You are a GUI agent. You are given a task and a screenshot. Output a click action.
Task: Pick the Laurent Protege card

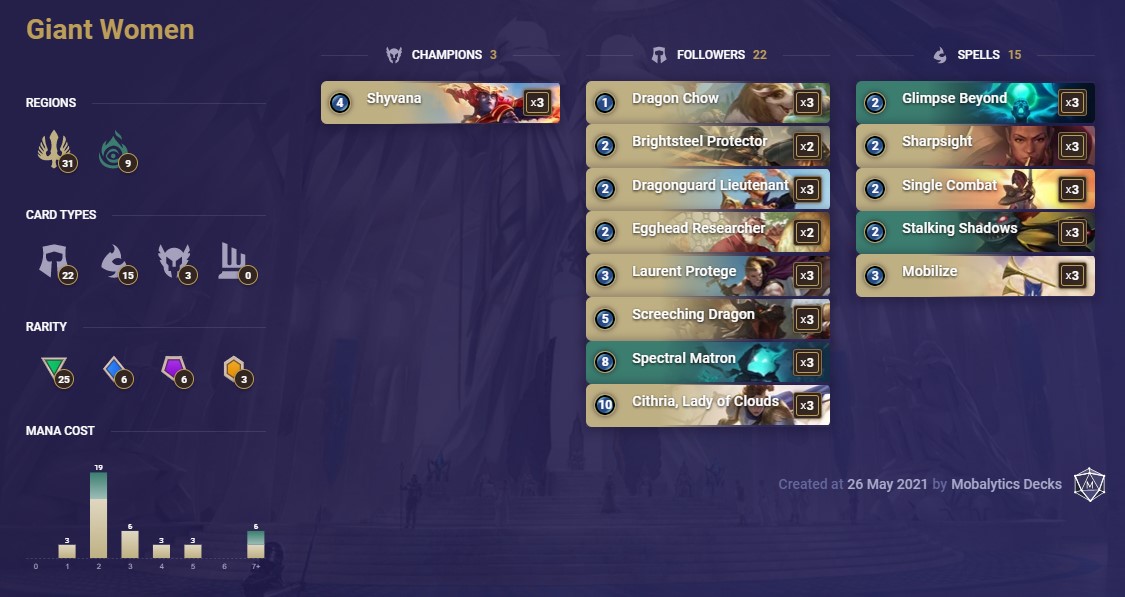pyautogui.click(x=707, y=275)
